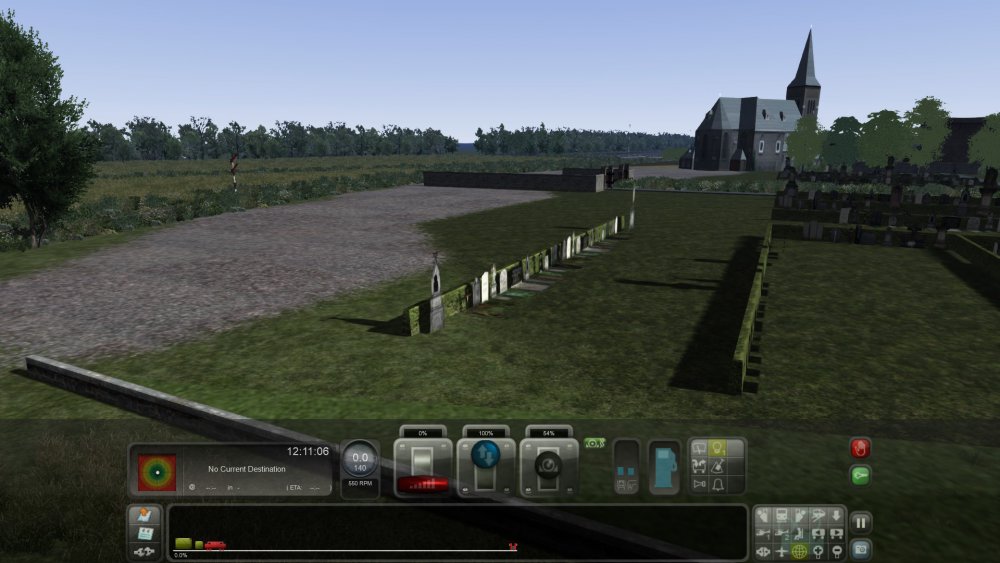Select the highlighted free-roam globe camera

799,551
